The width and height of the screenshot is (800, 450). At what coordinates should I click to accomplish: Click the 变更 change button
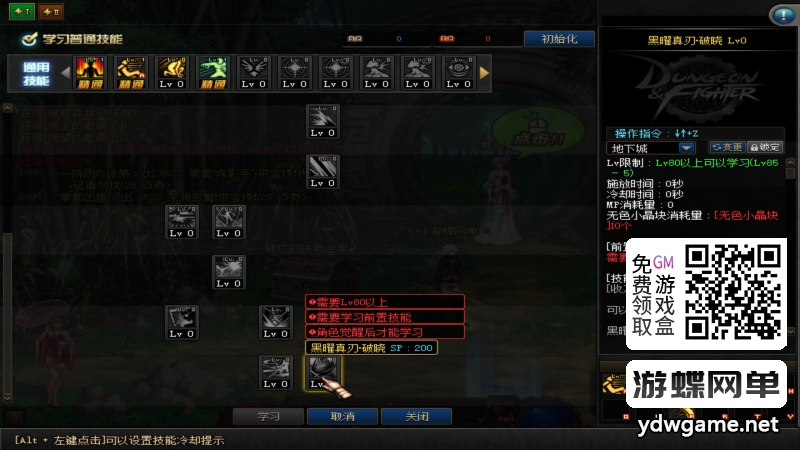point(727,147)
